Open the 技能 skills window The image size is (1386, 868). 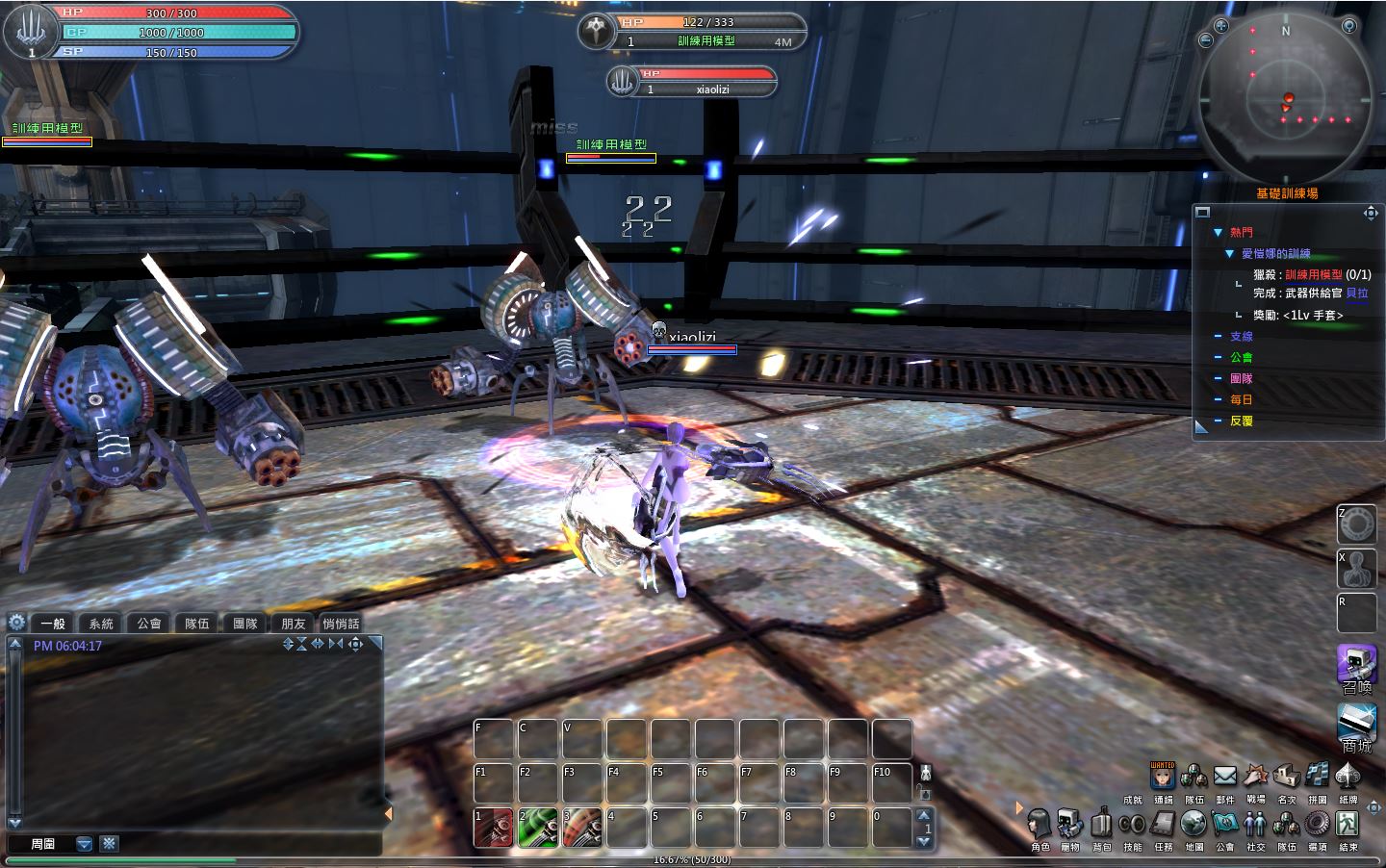tap(1132, 826)
